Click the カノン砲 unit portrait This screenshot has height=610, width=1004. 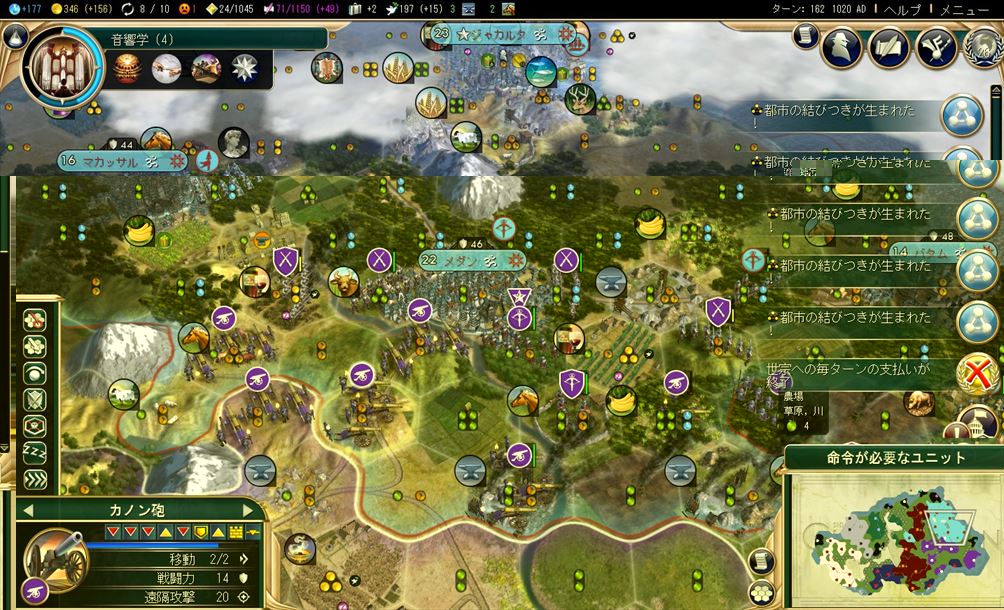pos(53,560)
